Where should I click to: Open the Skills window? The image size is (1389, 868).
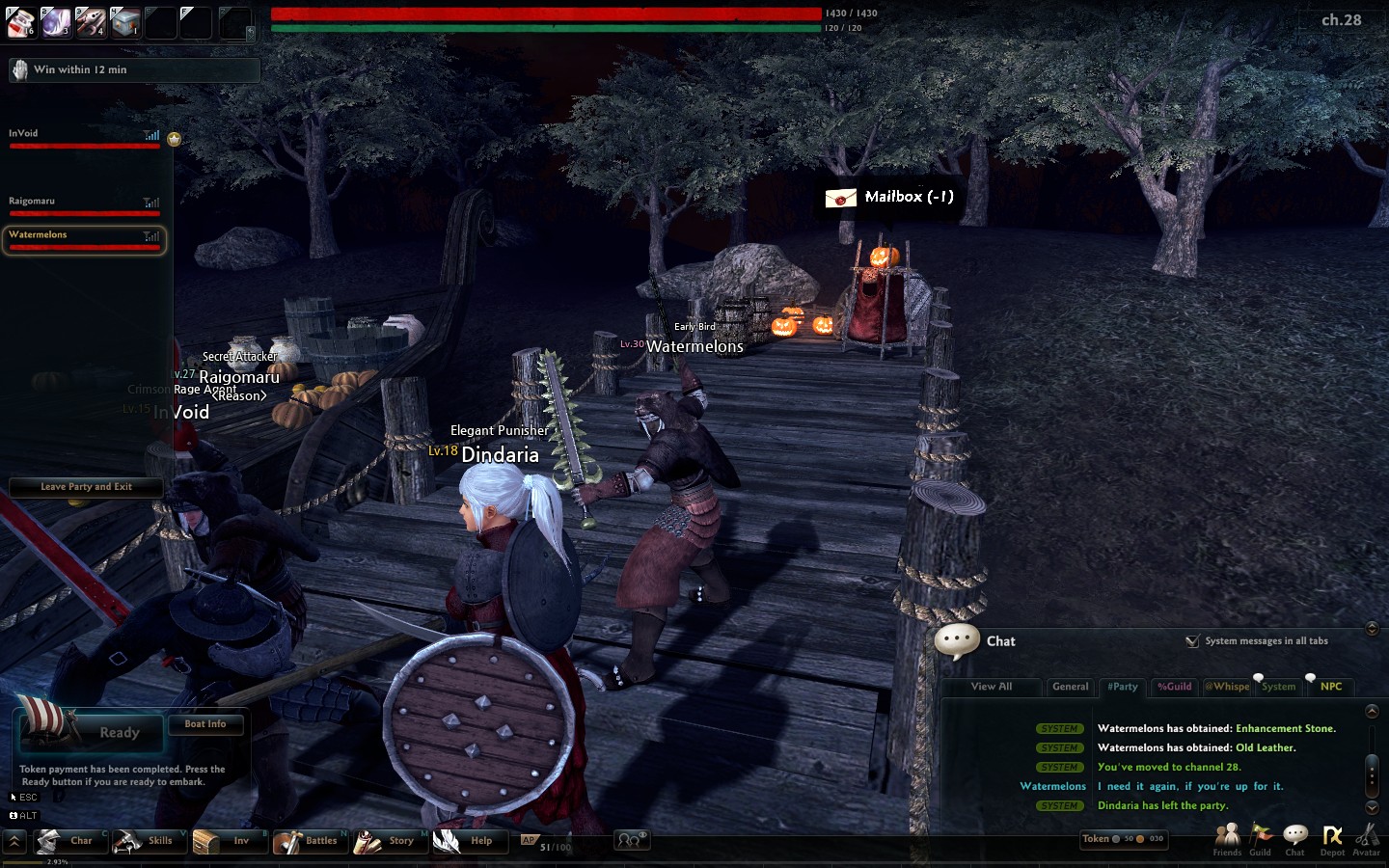147,841
